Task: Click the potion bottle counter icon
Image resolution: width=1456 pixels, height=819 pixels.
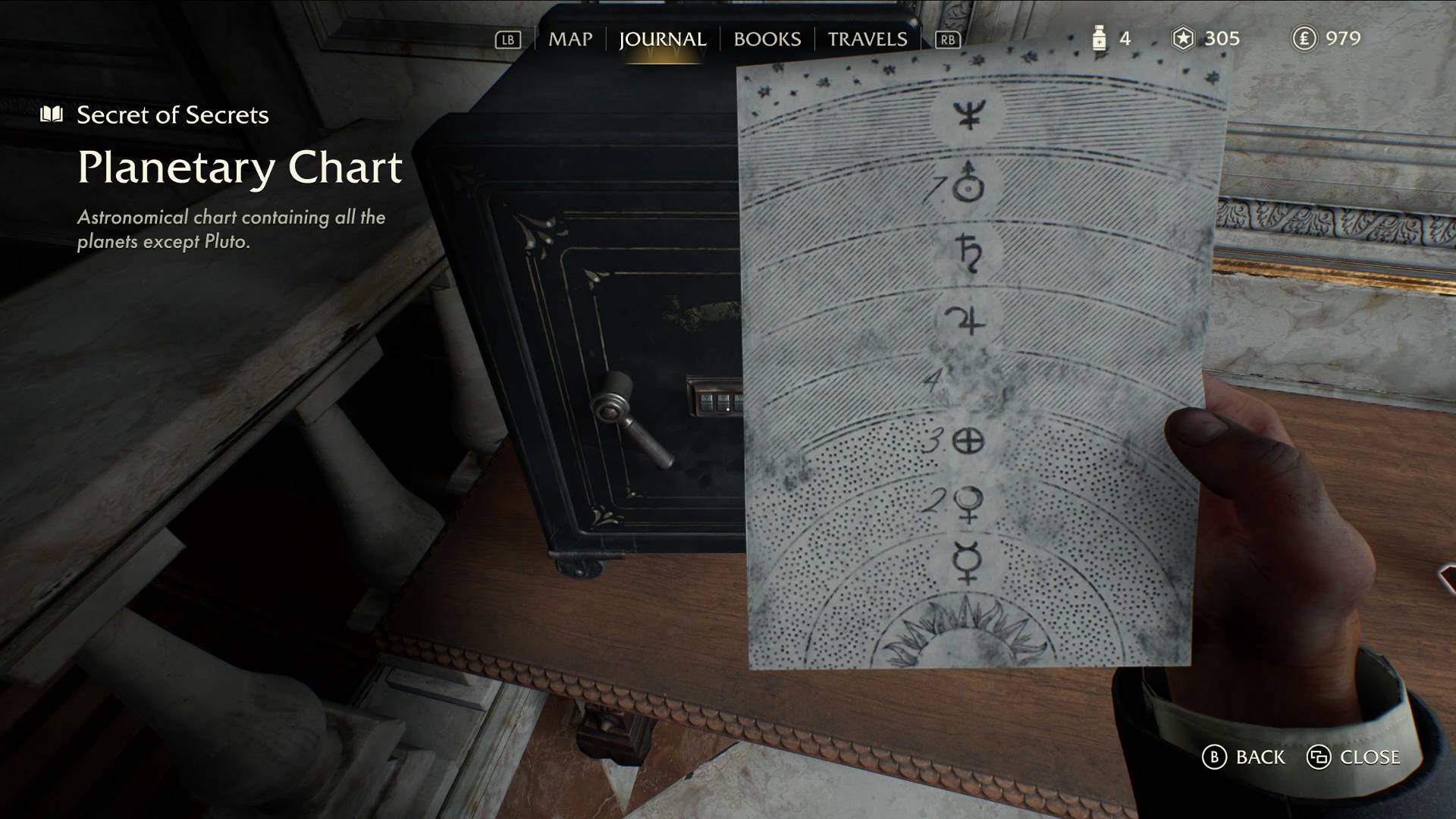Action: 1099,39
